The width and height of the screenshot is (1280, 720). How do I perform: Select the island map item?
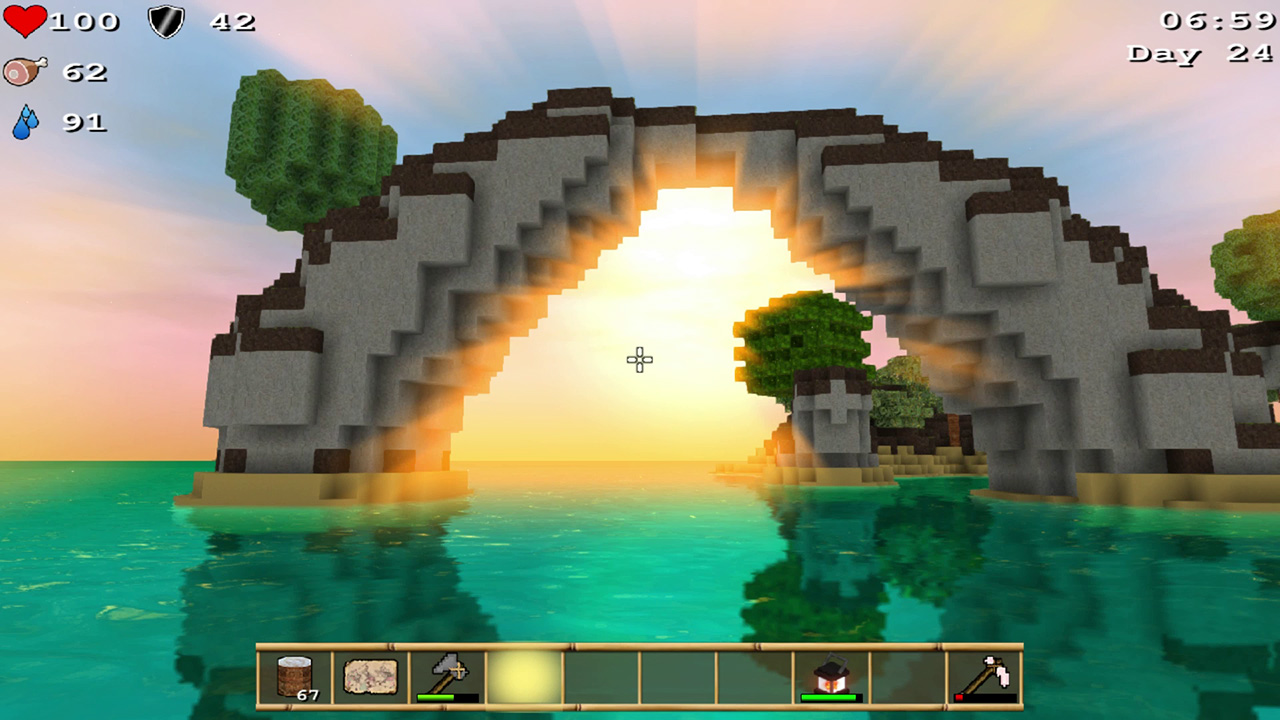373,676
